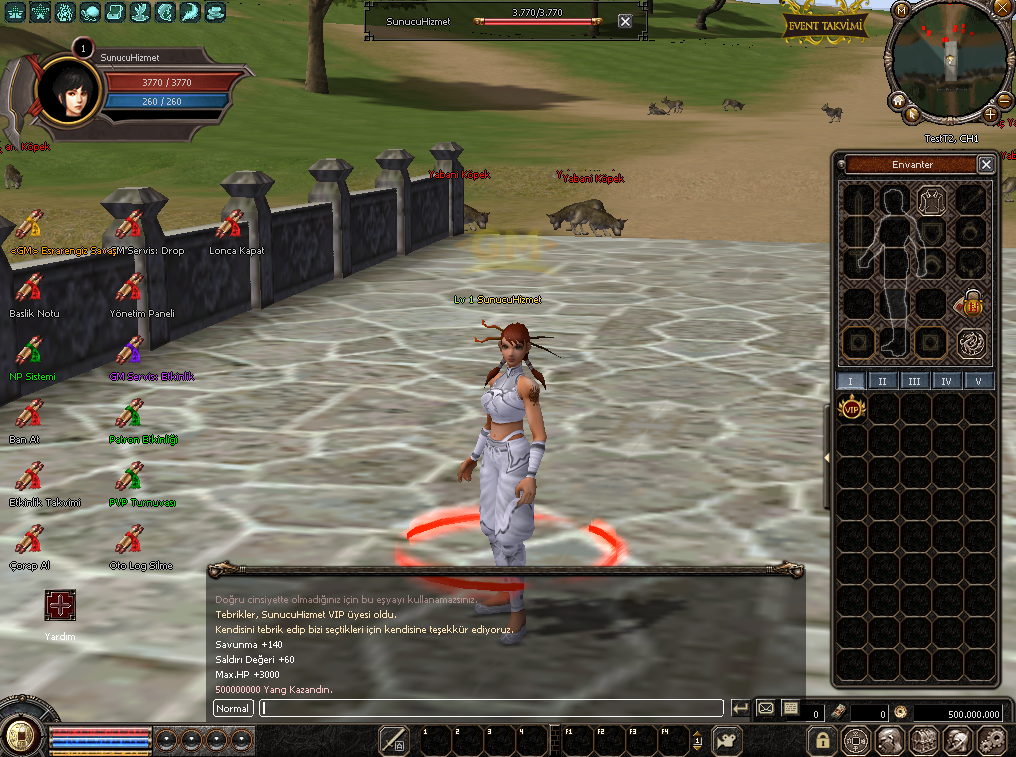The height and width of the screenshot is (757, 1016).
Task: Send the chat message with the enter button
Action: coord(740,708)
